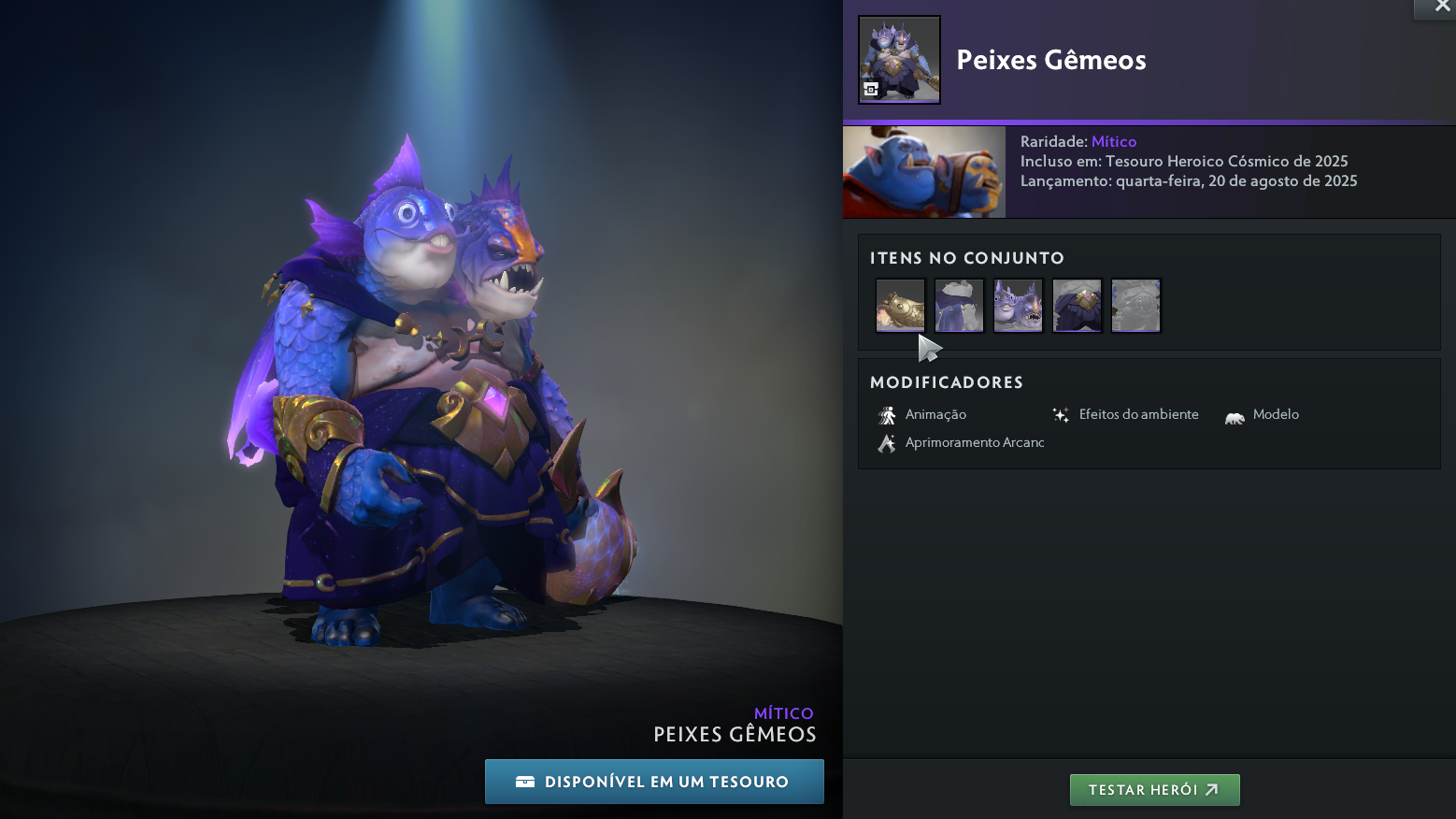Viewport: 1456px width, 819px height.
Task: Click the Disponível em um Tesouro button
Action: tap(654, 782)
